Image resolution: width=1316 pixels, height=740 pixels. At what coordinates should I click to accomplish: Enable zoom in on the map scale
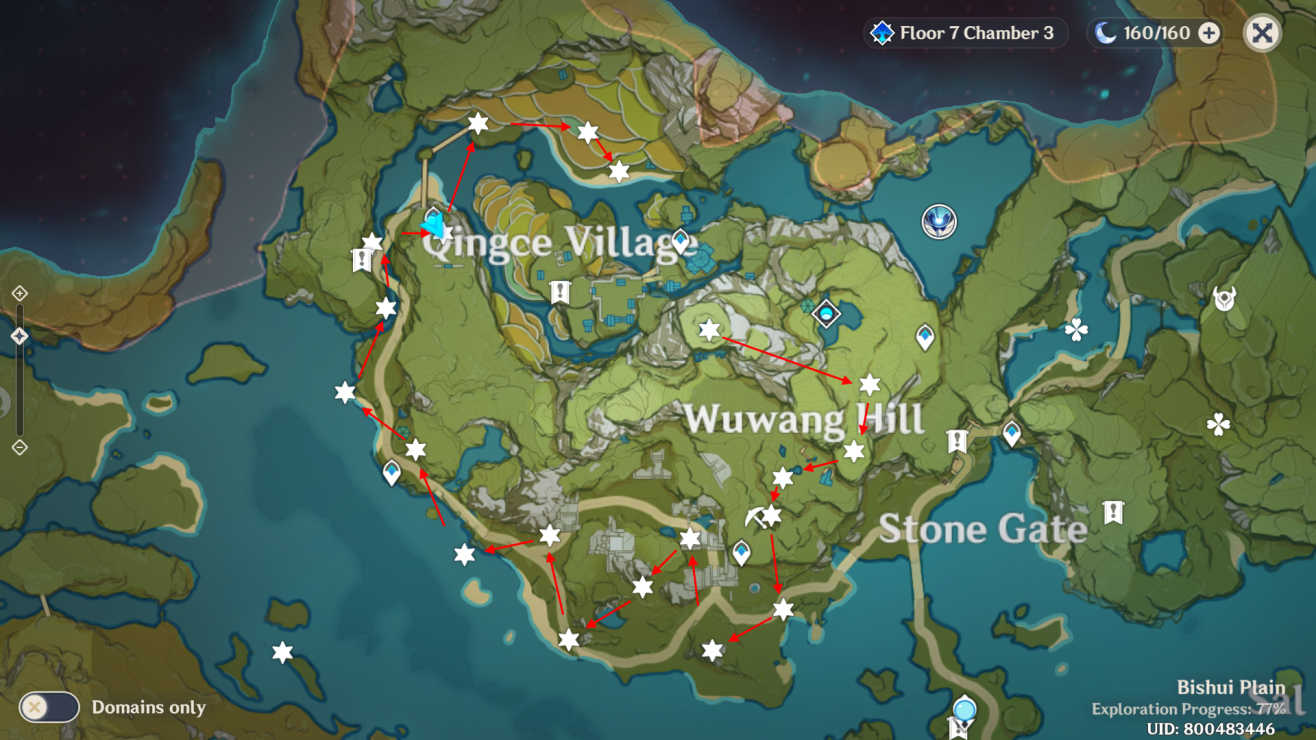(20, 294)
